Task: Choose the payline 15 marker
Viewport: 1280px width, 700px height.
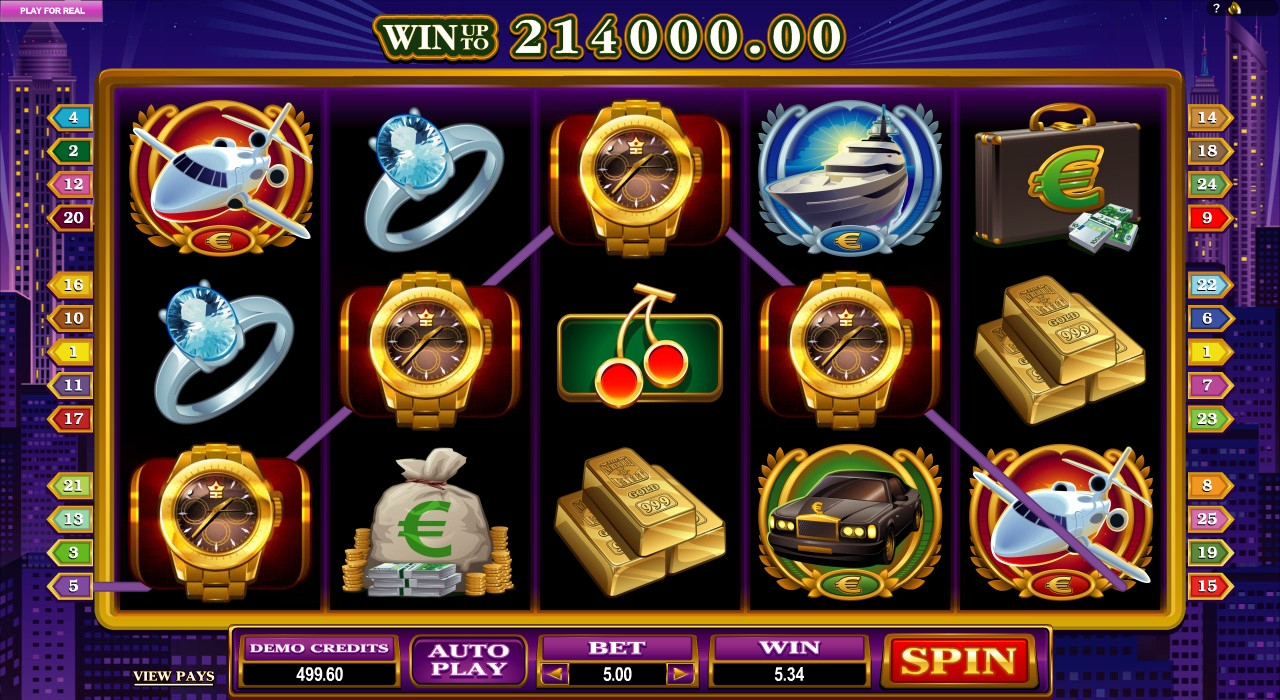Action: click(1209, 586)
